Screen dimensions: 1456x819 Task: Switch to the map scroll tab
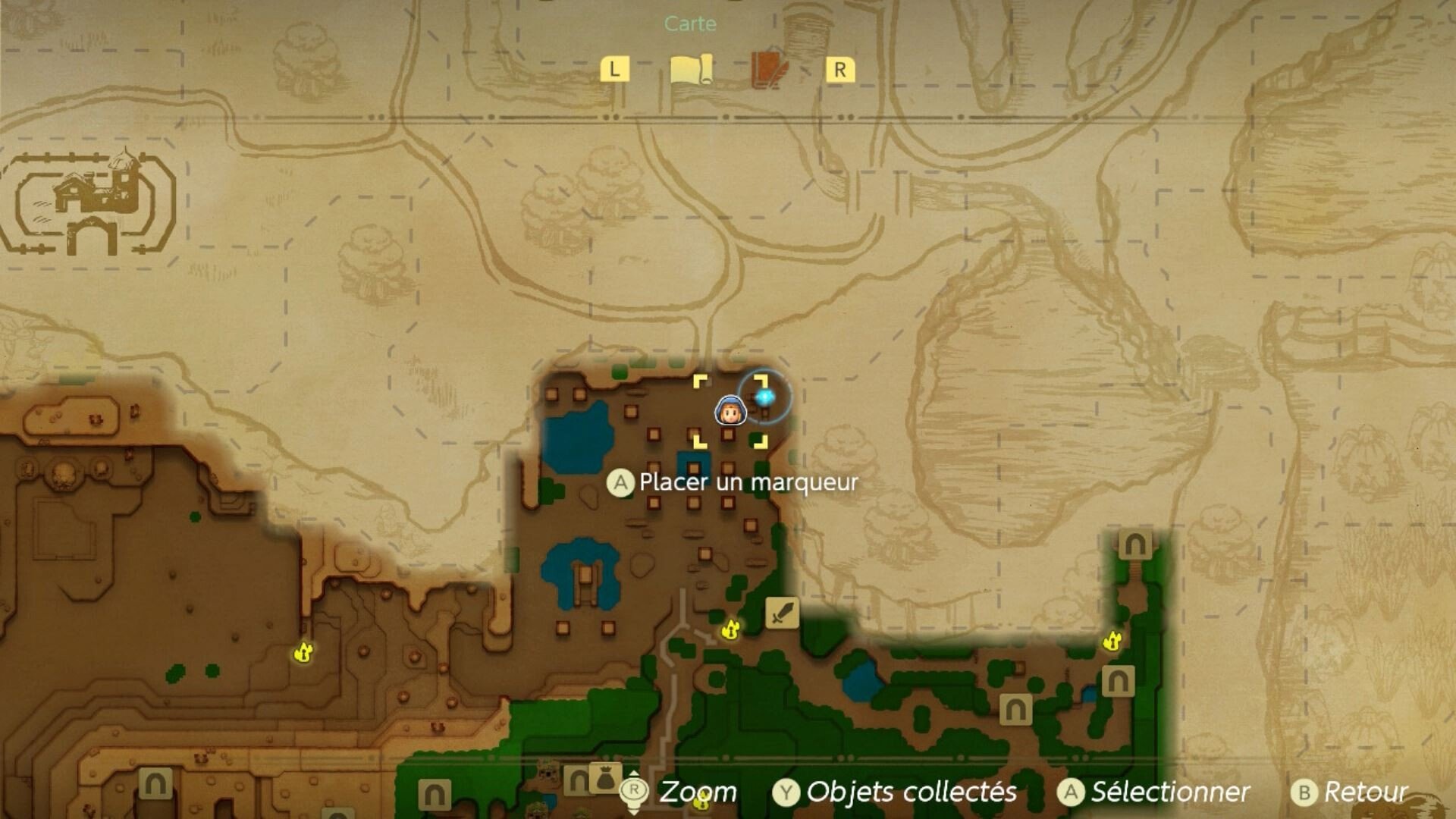click(691, 71)
